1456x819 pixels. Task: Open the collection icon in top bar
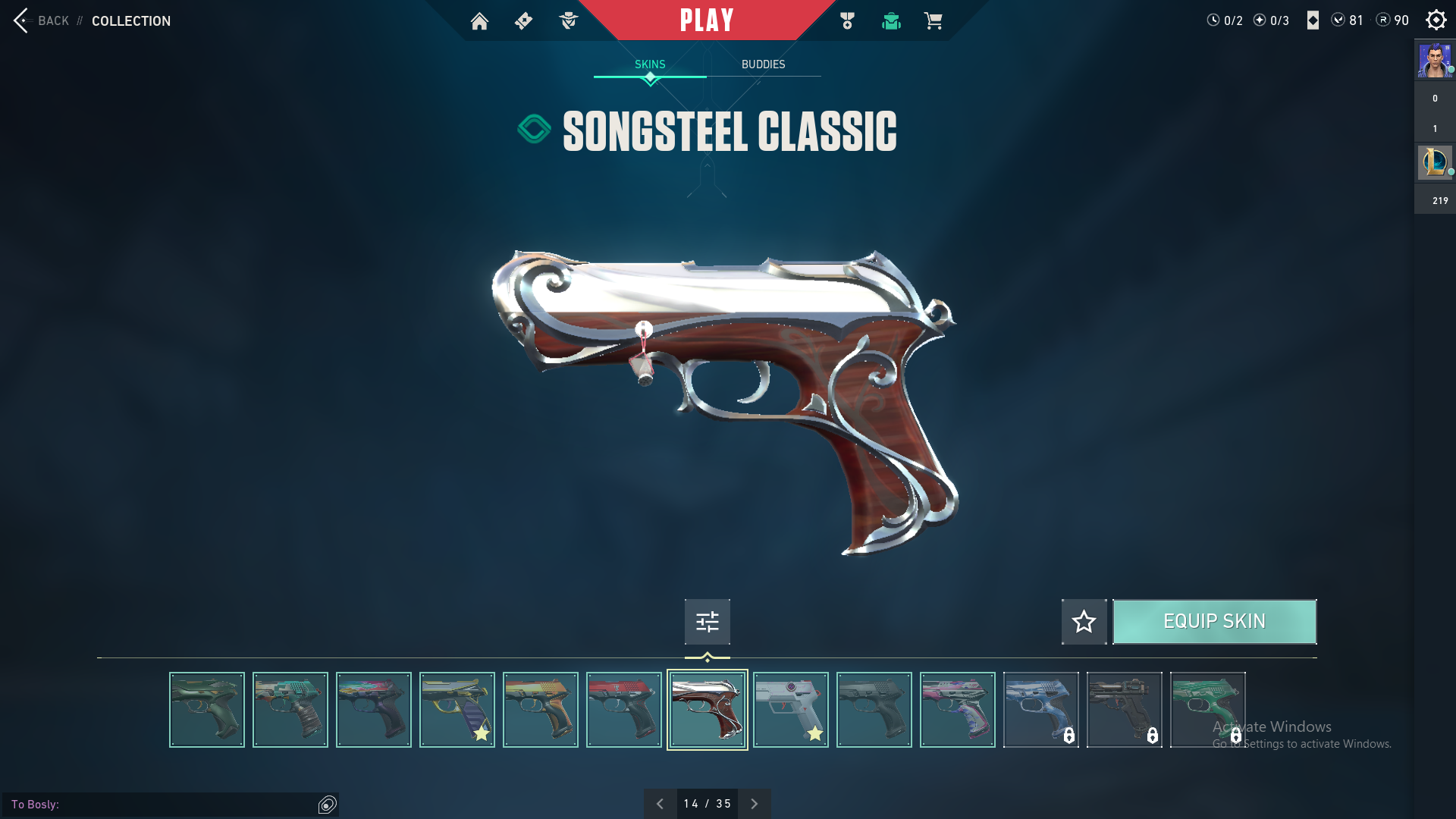(x=891, y=21)
